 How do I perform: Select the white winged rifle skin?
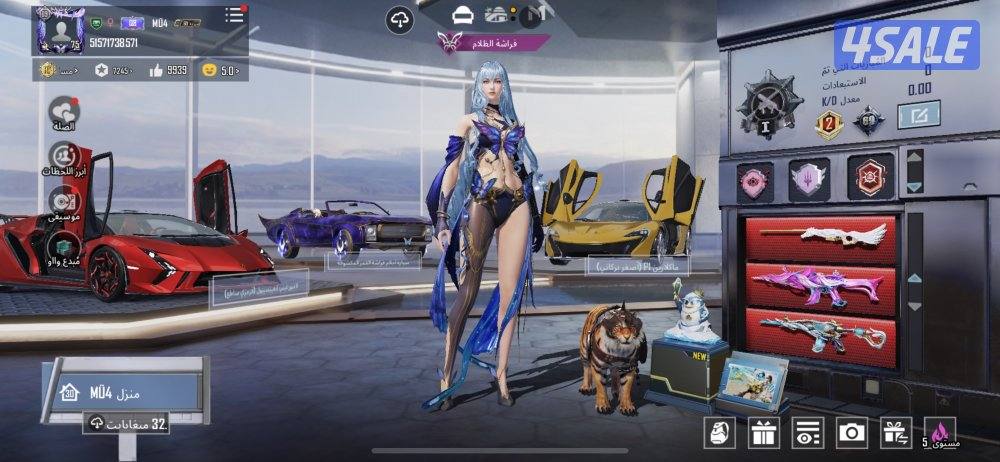coord(821,239)
